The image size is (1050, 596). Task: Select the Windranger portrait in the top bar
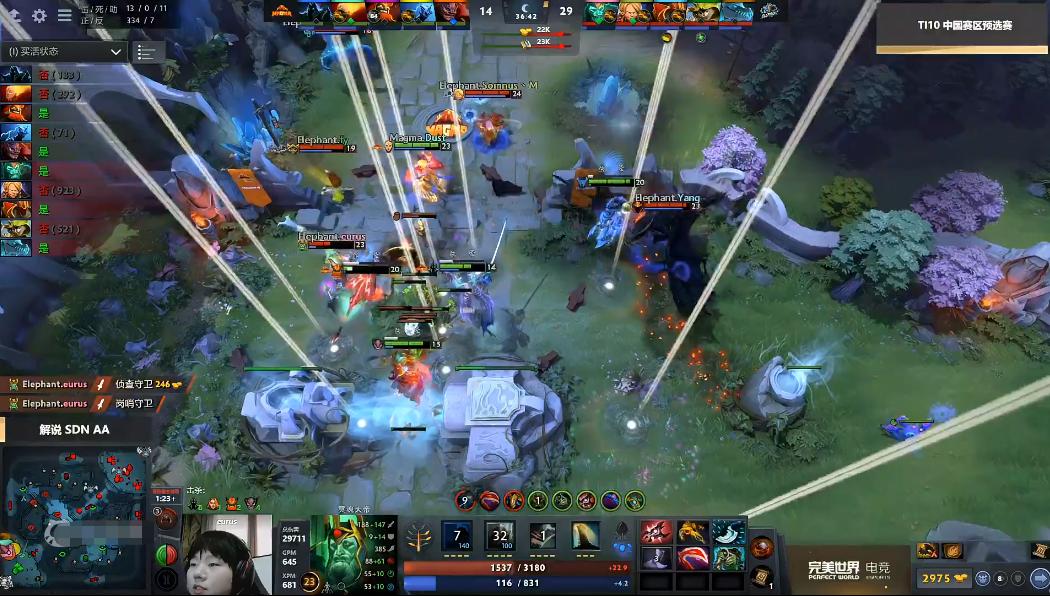(x=631, y=12)
